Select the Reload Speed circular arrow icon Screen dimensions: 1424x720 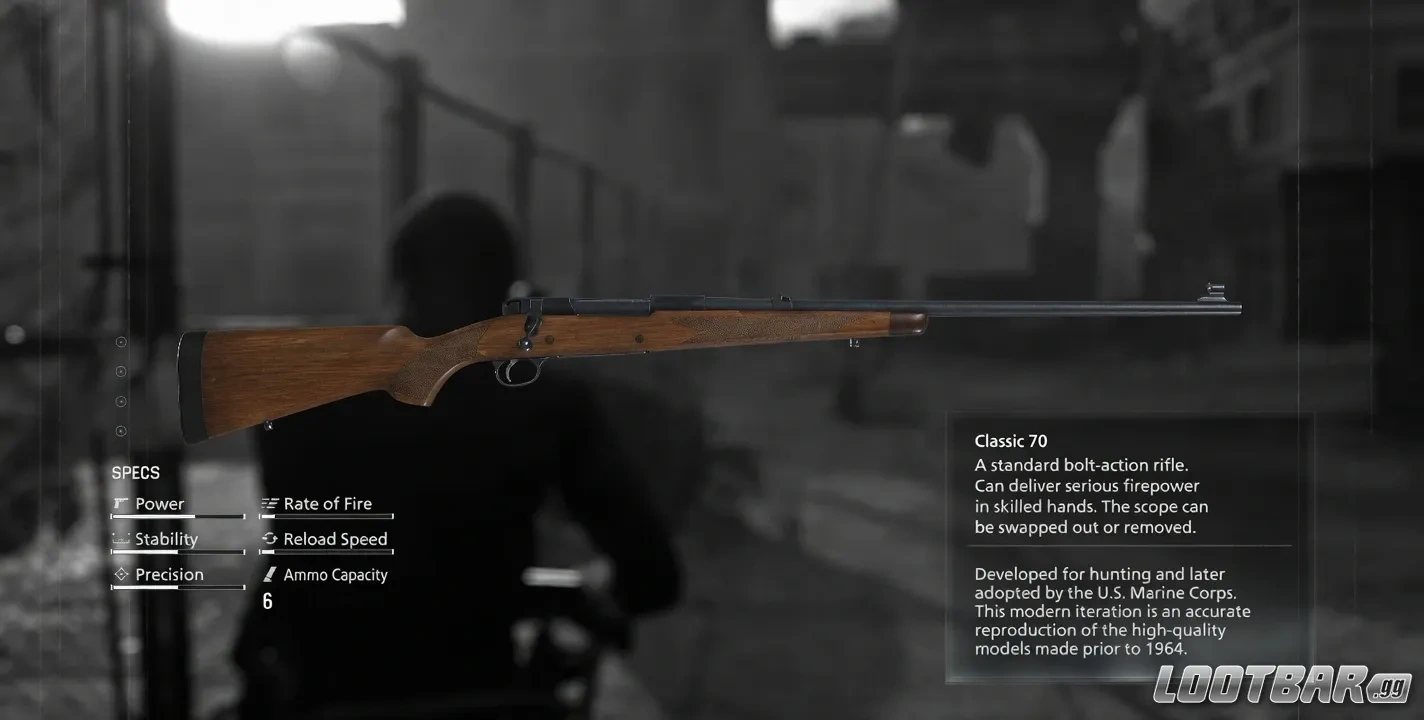(268, 538)
